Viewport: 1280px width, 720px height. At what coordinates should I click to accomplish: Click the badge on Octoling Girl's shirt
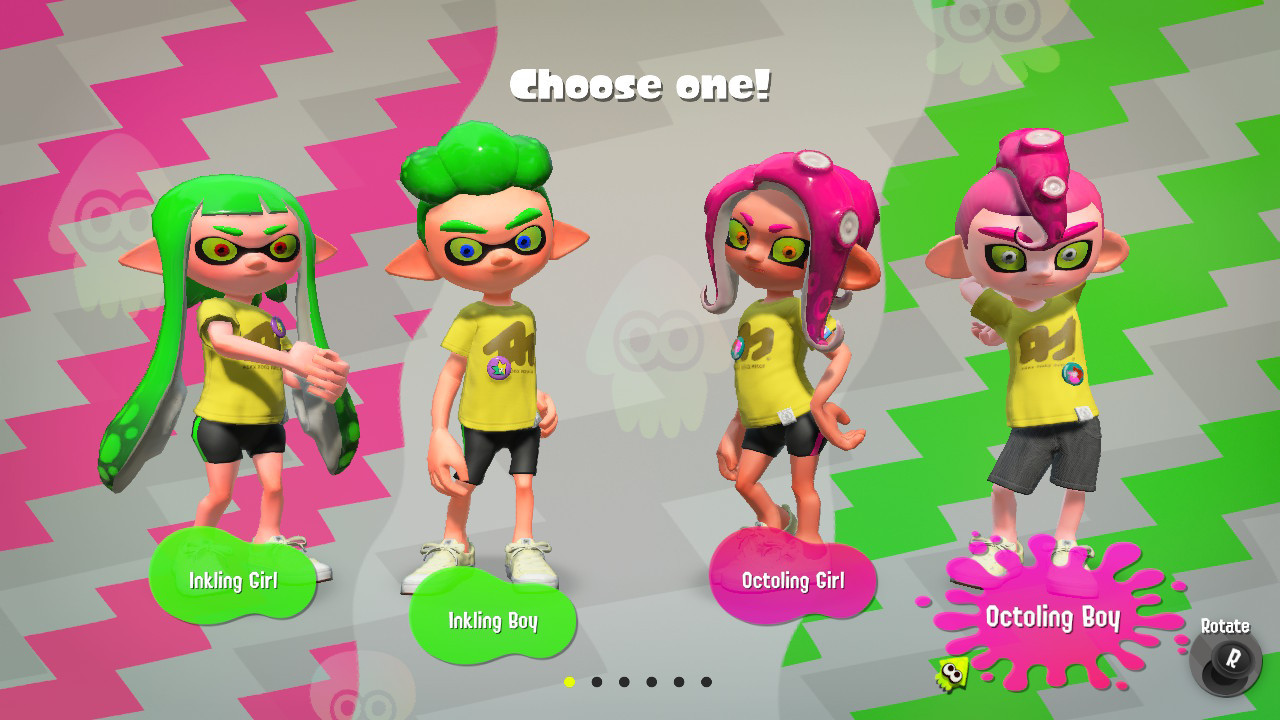(x=737, y=348)
